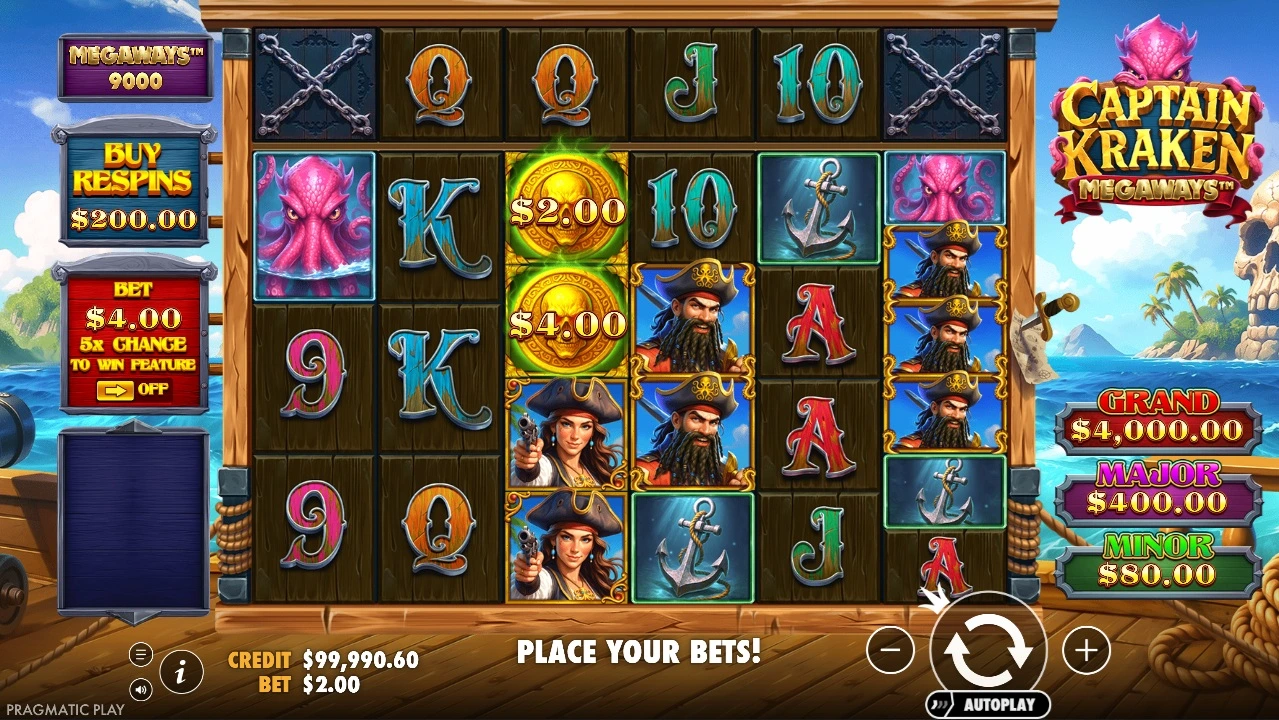
Task: Open the Autoplay options
Action: click(988, 704)
